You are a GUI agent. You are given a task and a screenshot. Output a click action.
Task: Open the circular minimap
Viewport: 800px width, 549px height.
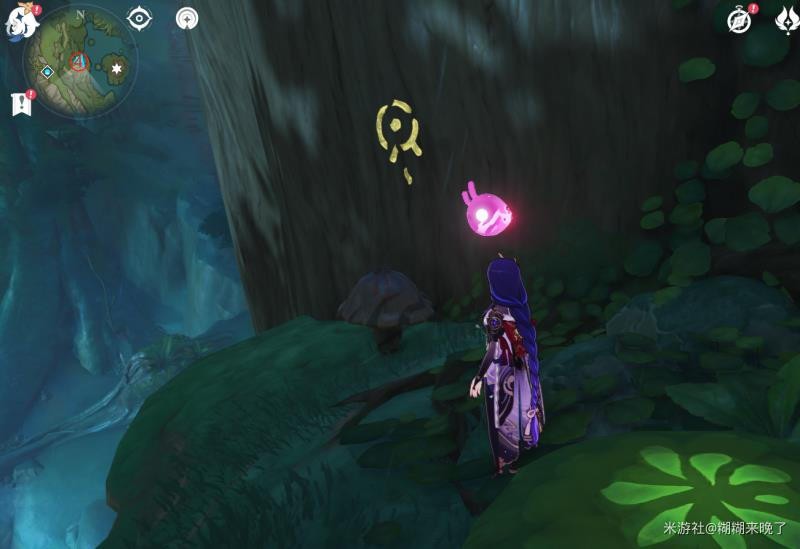[80, 62]
